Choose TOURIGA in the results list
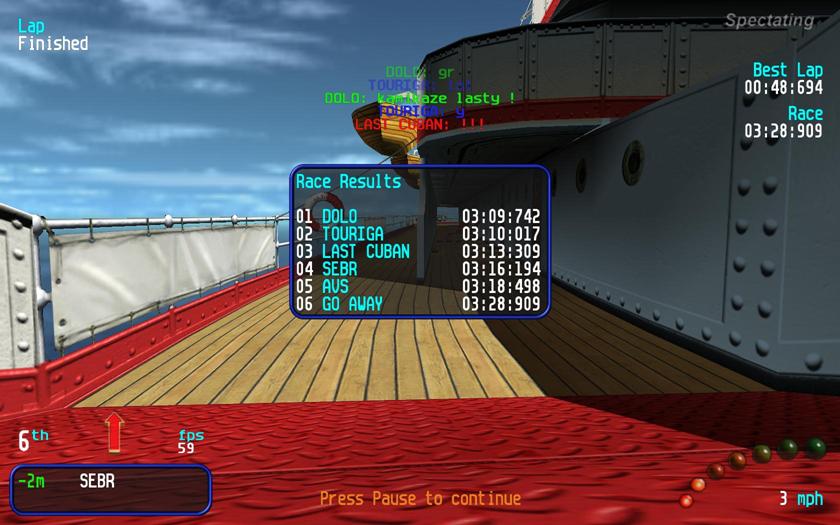Screen dimensions: 840x525 click(418, 234)
